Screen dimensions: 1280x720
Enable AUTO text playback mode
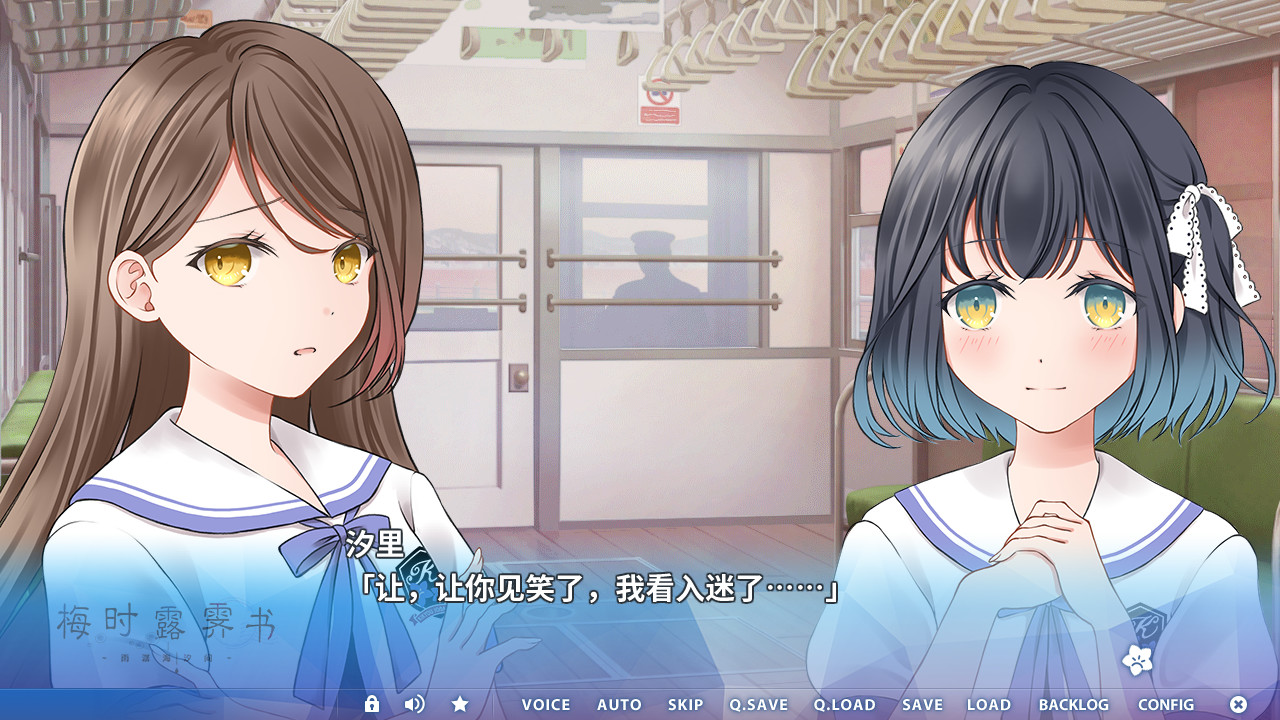pyautogui.click(x=618, y=704)
